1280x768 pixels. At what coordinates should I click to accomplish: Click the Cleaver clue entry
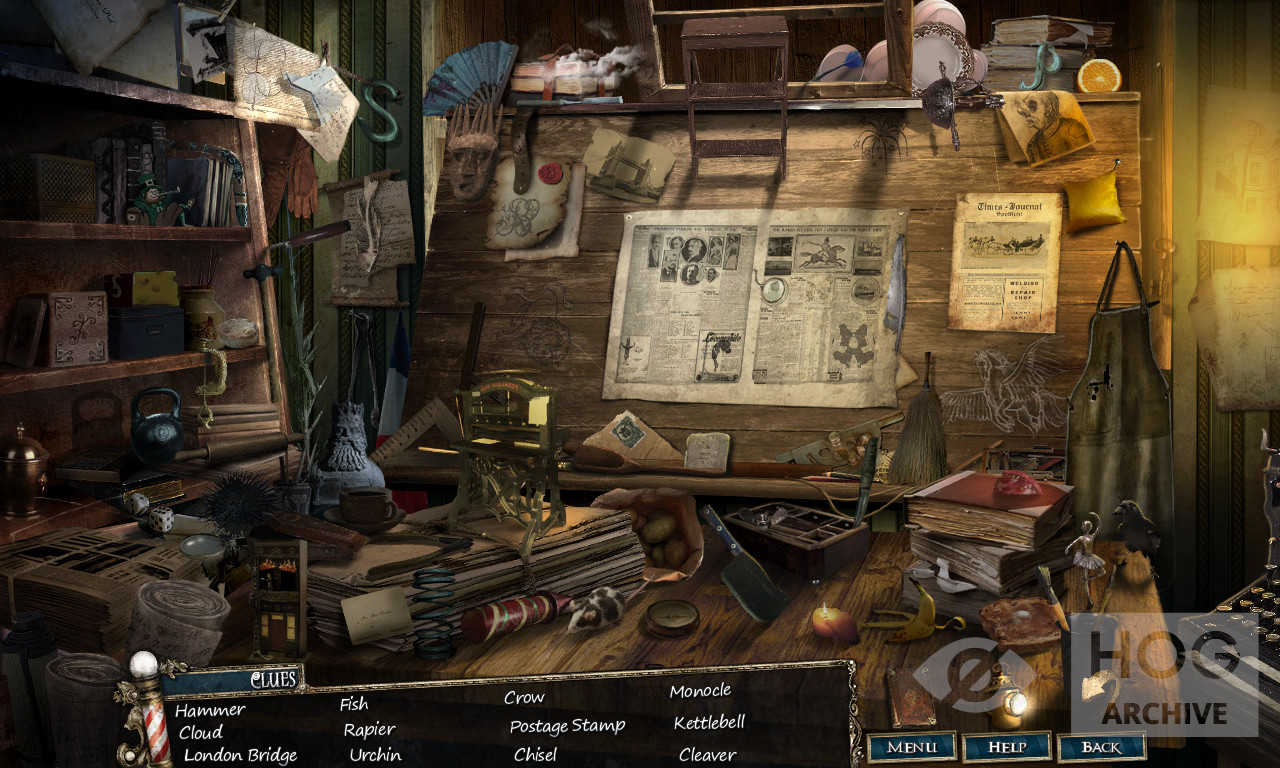click(707, 755)
